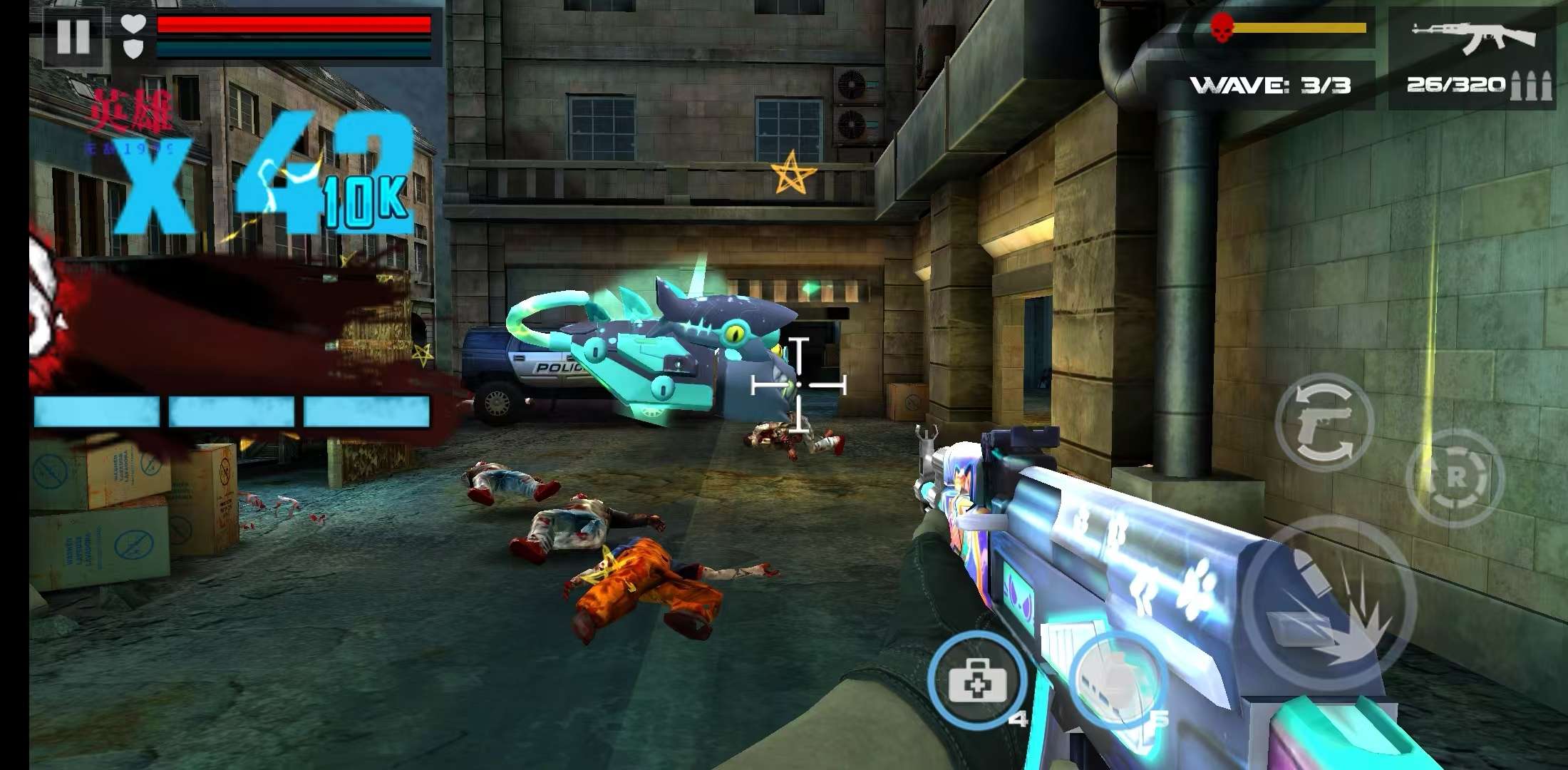The width and height of the screenshot is (1568, 770).
Task: Use the medkit item
Action: 977,680
